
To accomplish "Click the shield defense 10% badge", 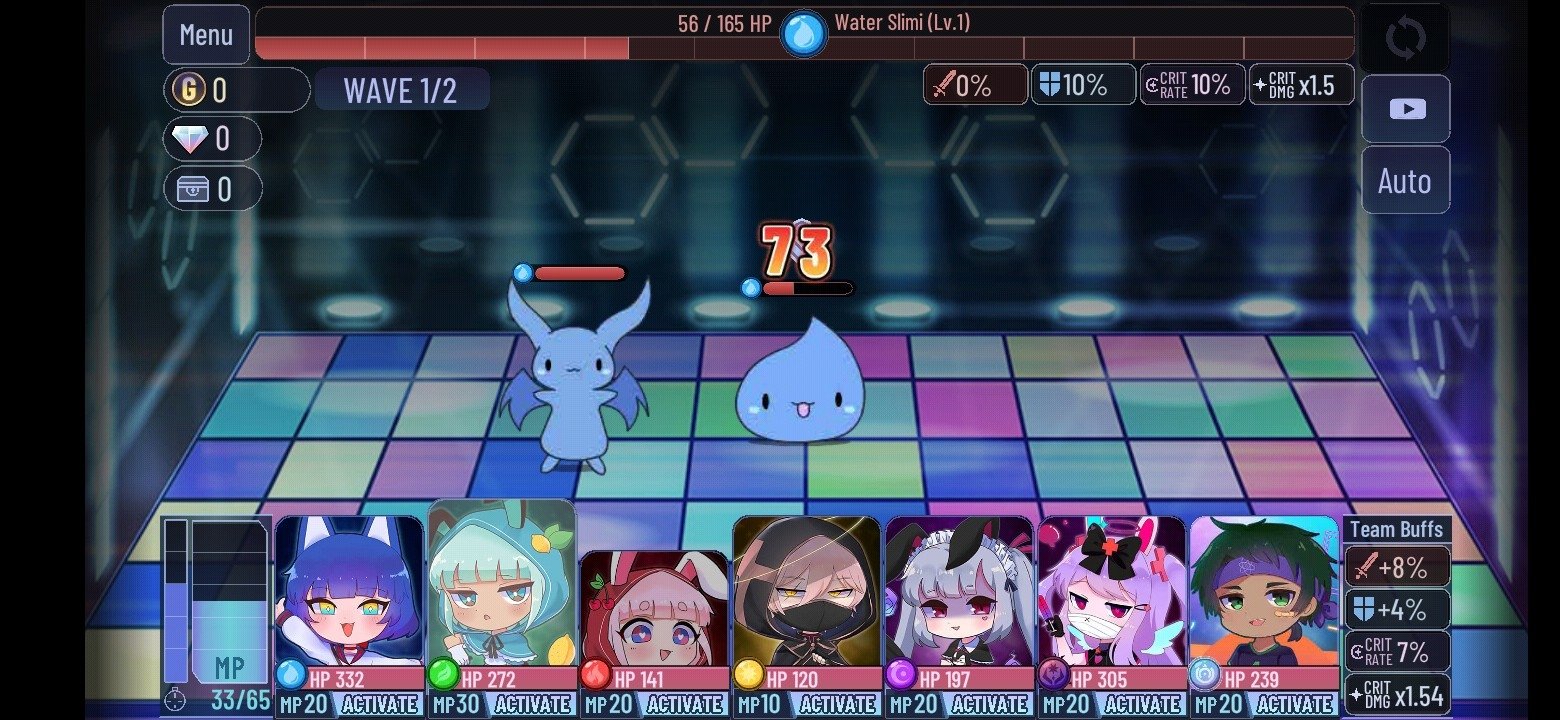I will (1083, 84).
